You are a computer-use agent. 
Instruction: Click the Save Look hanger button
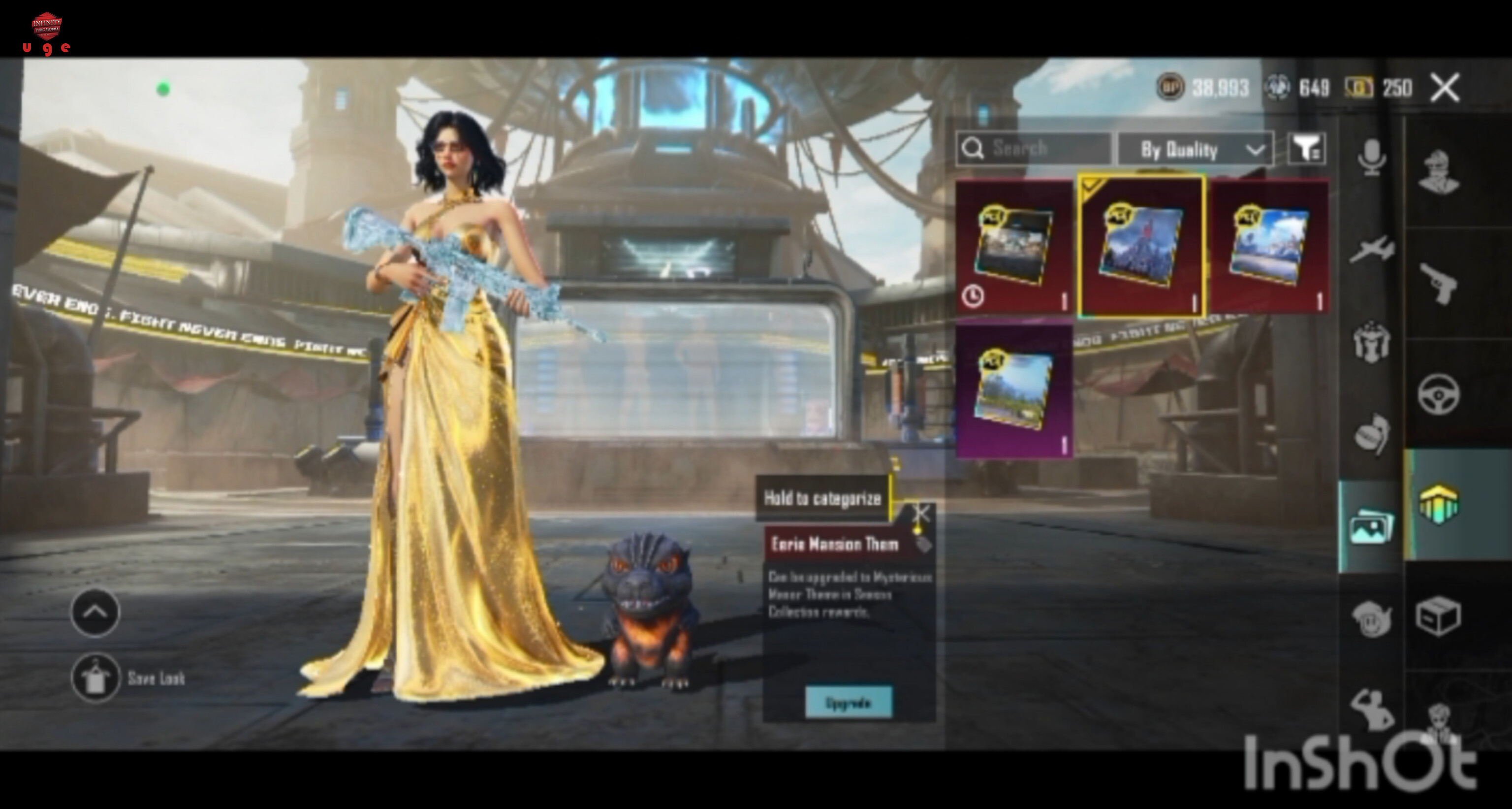95,678
